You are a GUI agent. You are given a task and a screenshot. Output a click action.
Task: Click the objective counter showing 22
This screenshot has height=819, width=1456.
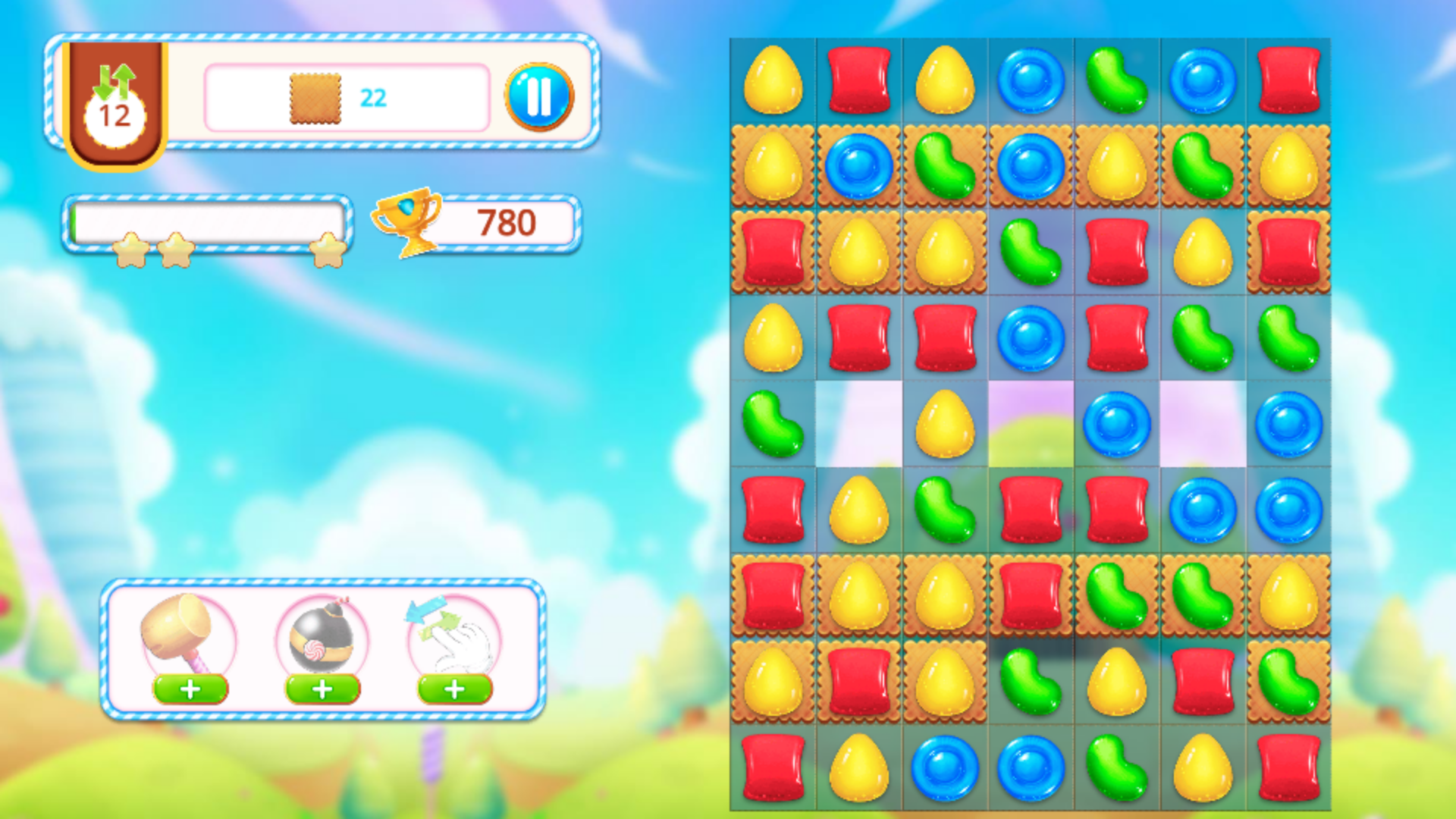click(374, 96)
